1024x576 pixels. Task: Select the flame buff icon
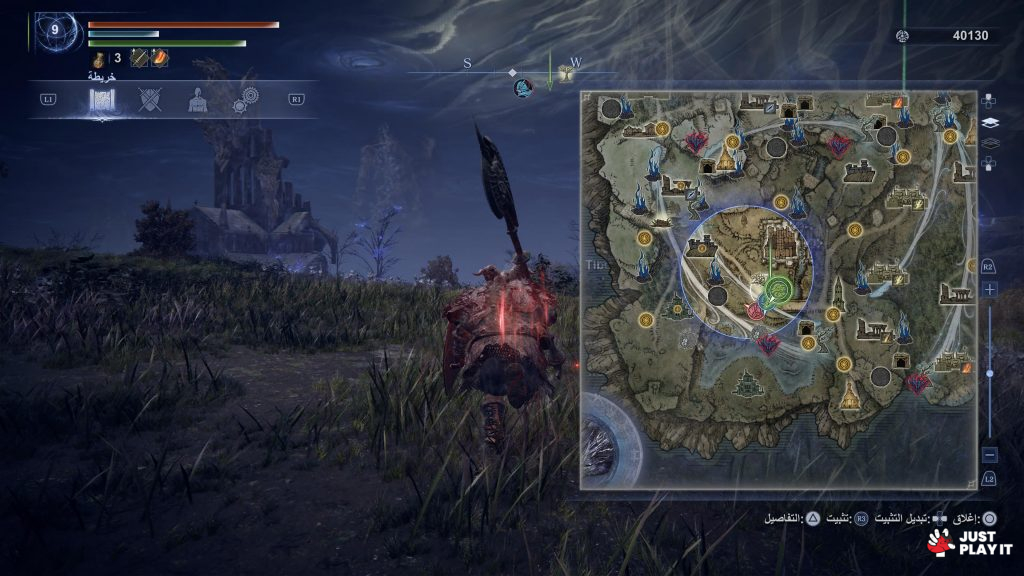point(159,59)
